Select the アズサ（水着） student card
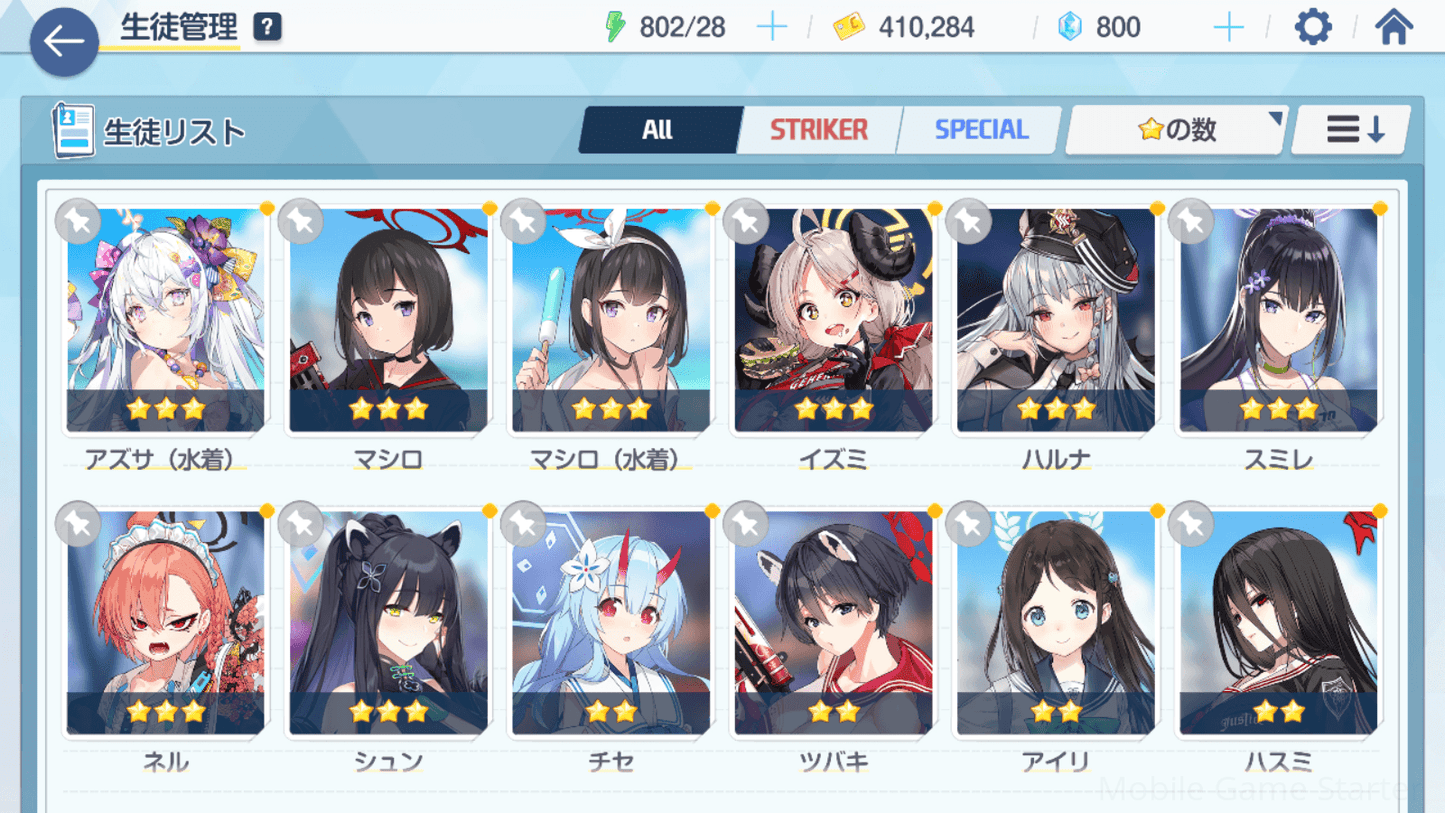The image size is (1445, 813). click(166, 321)
